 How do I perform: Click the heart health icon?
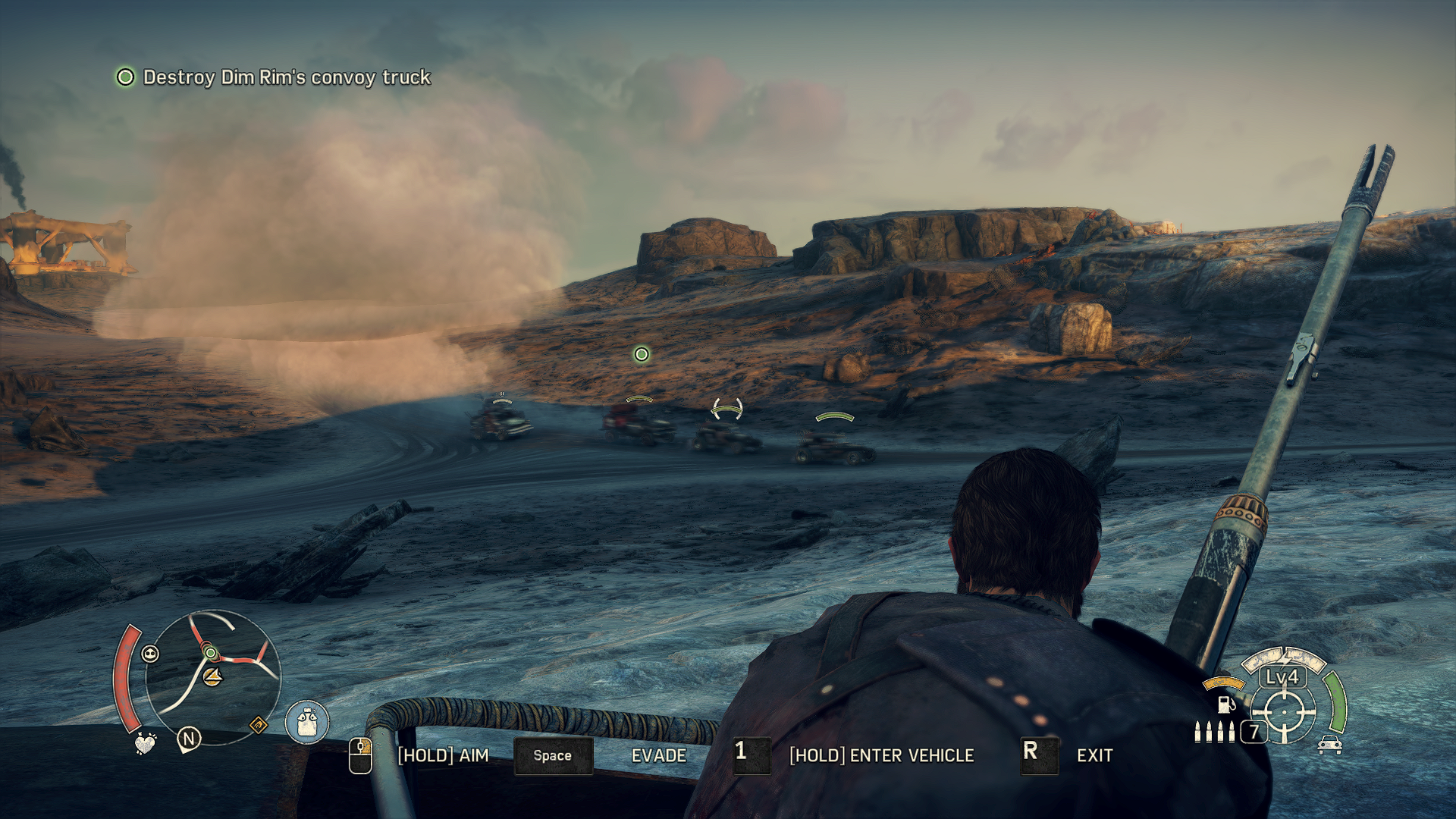pyautogui.click(x=144, y=744)
